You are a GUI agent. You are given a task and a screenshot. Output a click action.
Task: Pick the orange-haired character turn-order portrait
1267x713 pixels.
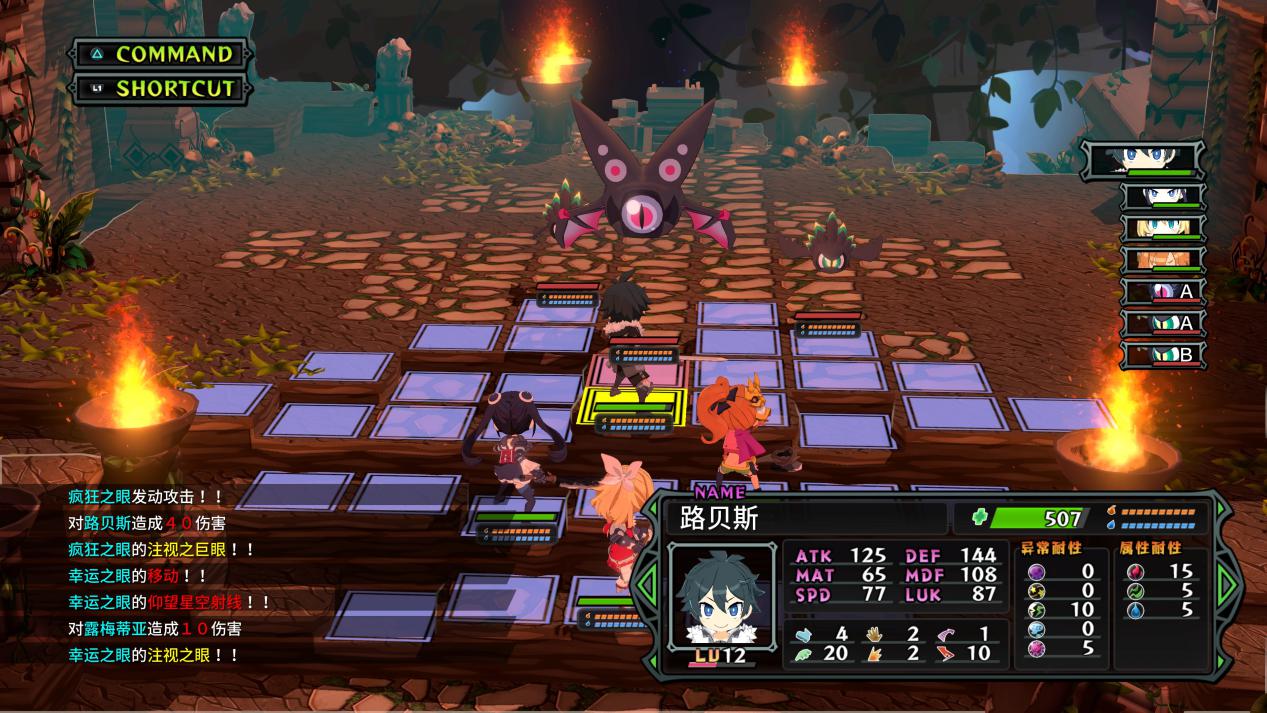coord(1161,259)
